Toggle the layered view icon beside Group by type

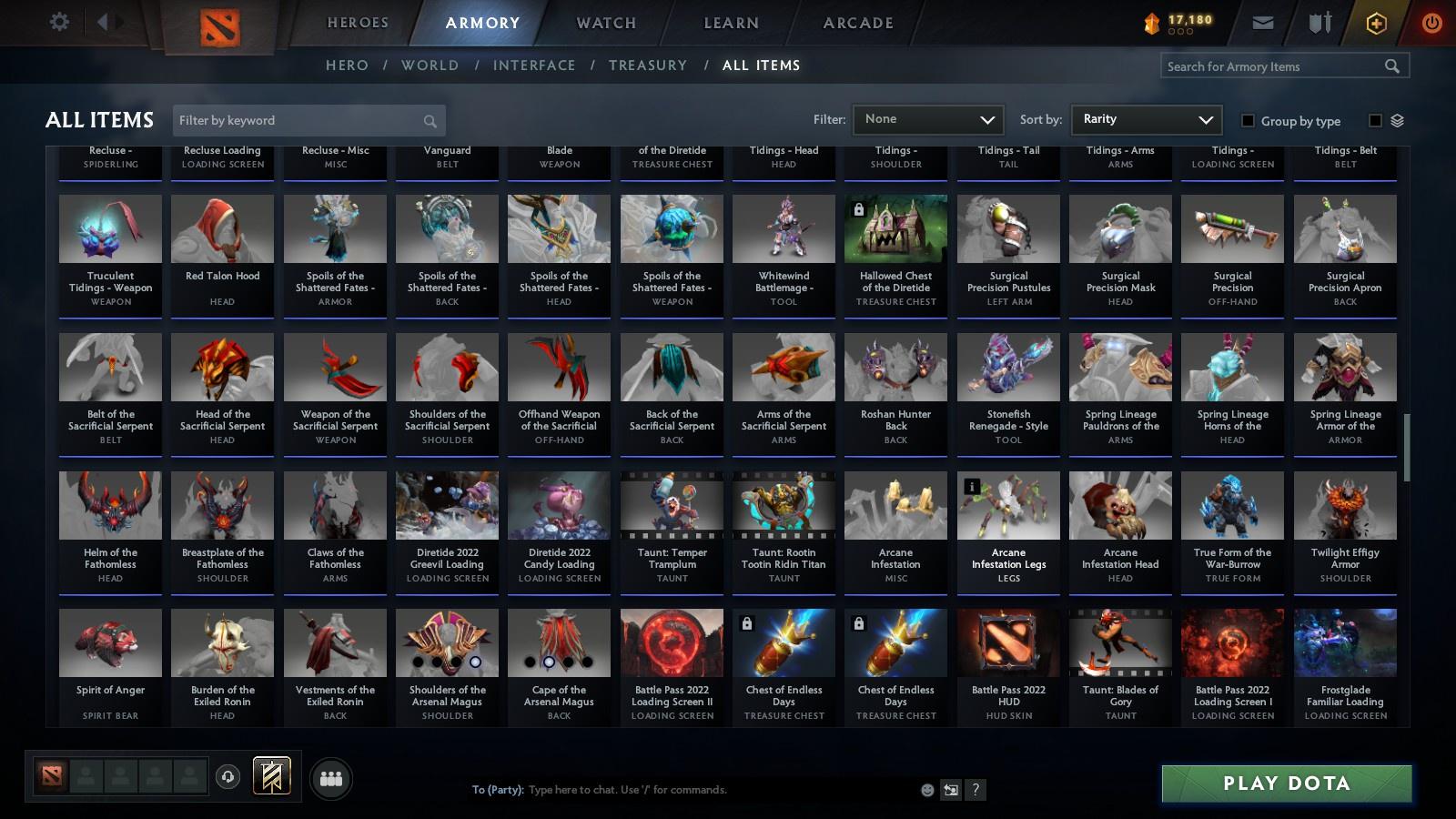1399,120
